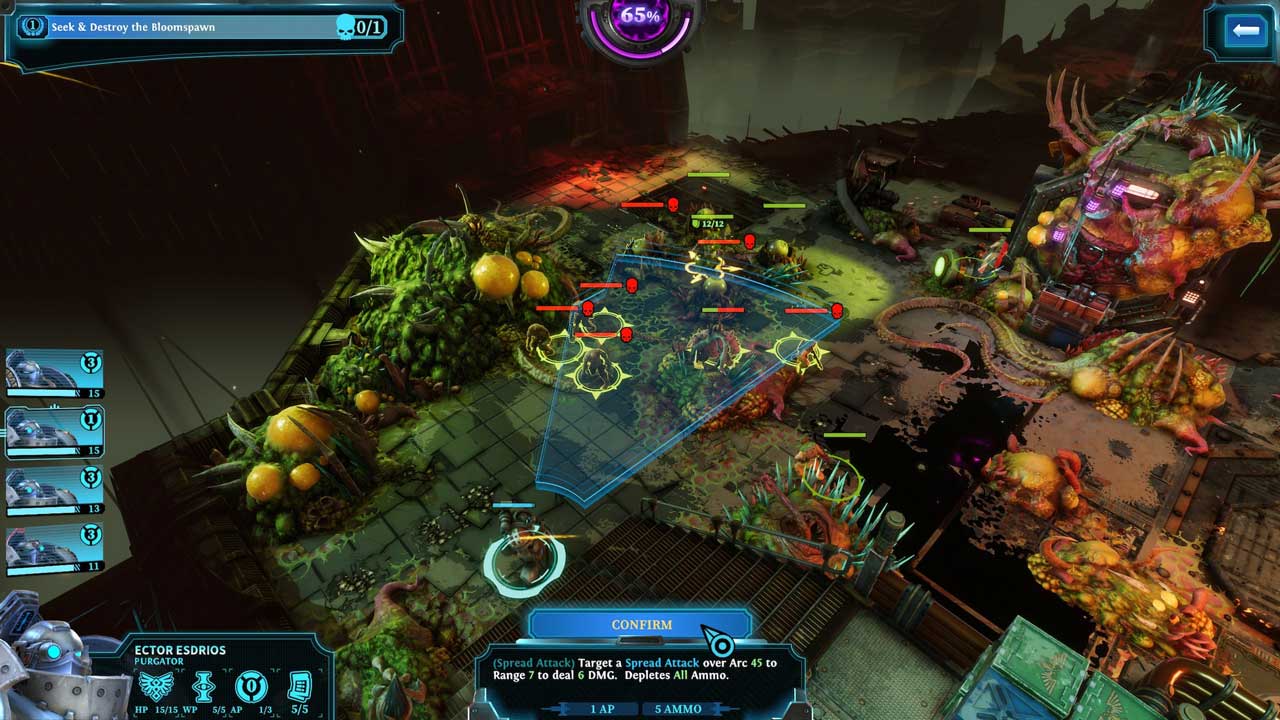Choose the highlighted squad portrait showing 1 AP
Image resolution: width=1280 pixels, height=720 pixels.
click(53, 431)
